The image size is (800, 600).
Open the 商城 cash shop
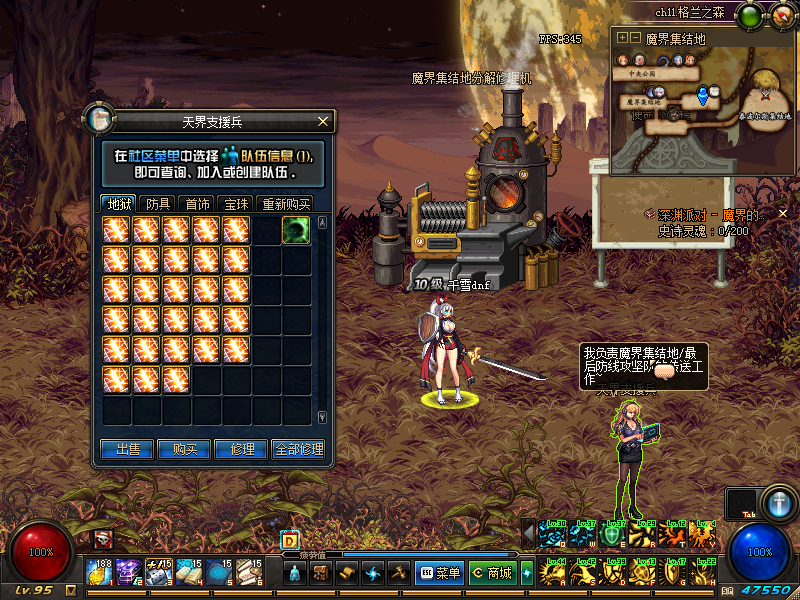click(x=492, y=573)
